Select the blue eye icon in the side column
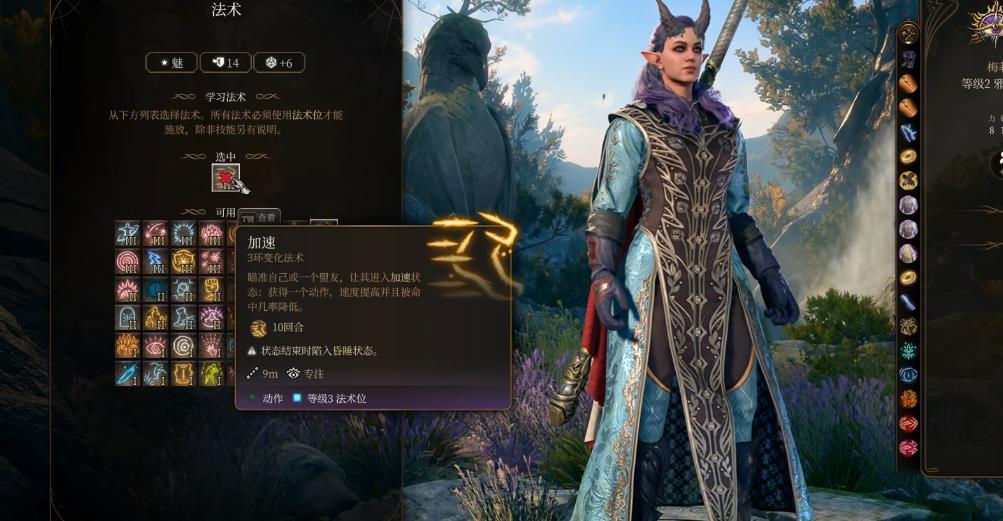 [x=908, y=375]
